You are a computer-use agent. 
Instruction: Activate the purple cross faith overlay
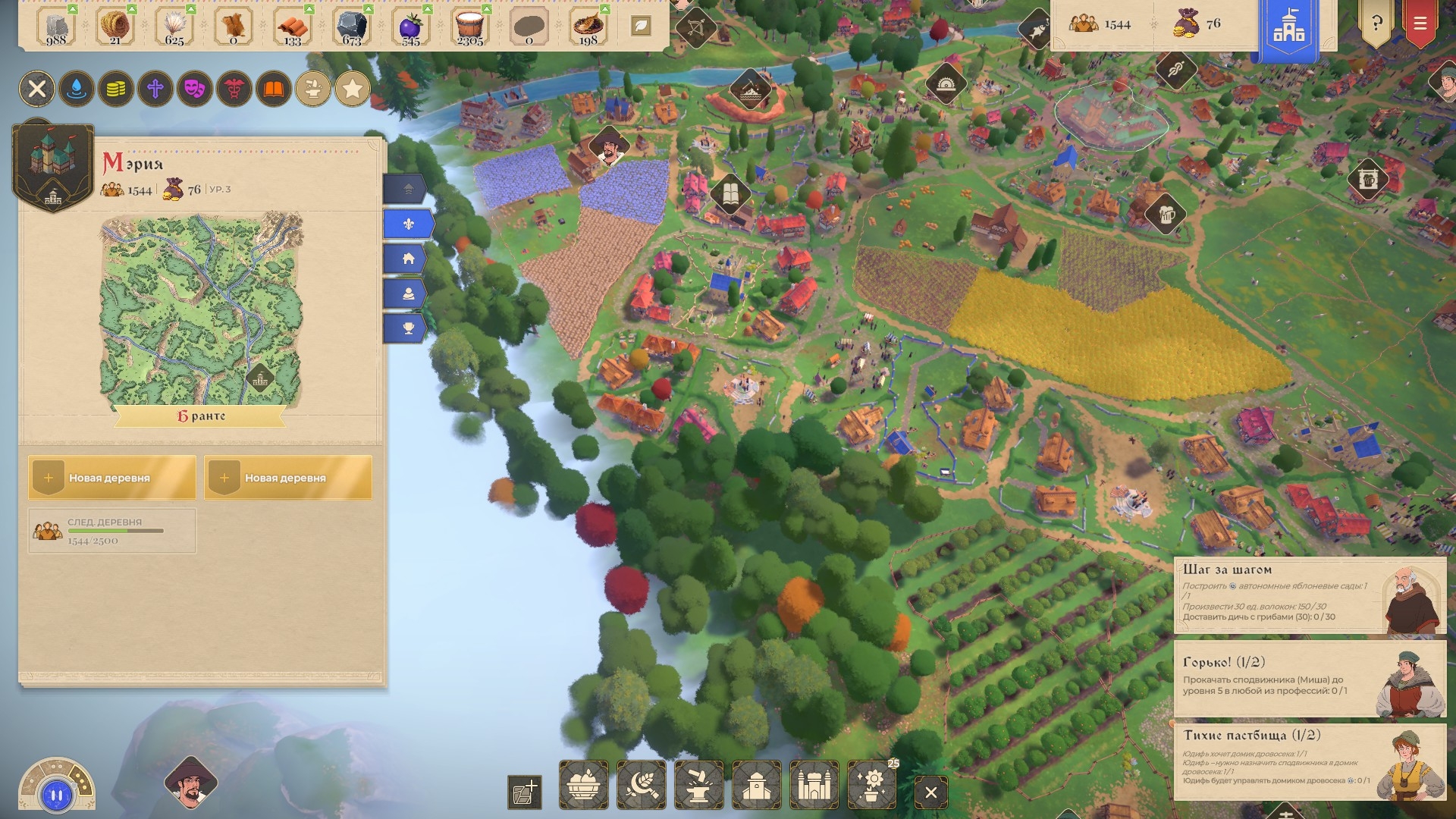(x=155, y=89)
